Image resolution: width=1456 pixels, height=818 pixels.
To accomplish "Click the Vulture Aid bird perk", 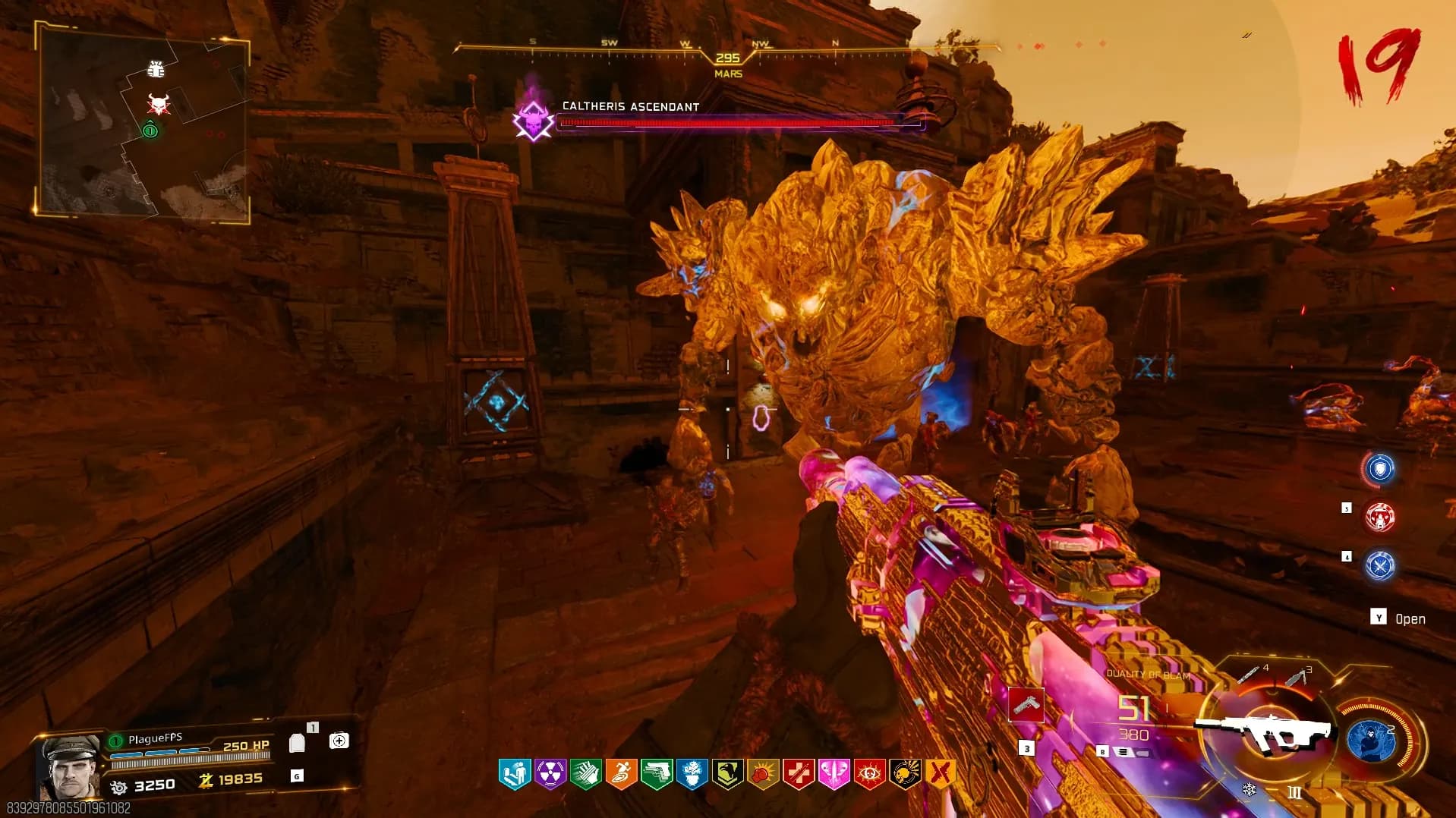I will click(727, 774).
